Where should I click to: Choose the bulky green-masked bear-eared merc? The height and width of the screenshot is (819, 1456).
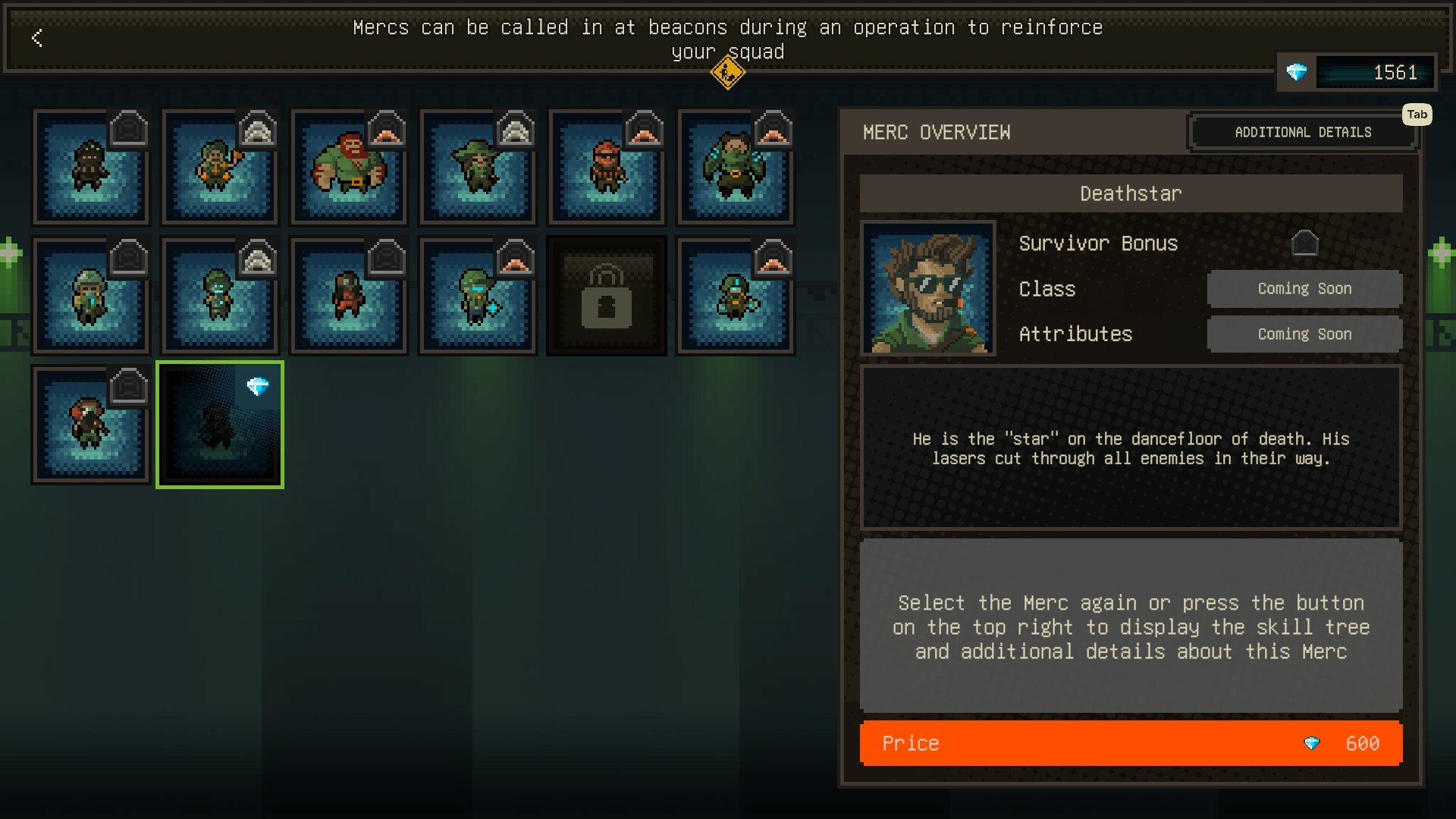[736, 168]
